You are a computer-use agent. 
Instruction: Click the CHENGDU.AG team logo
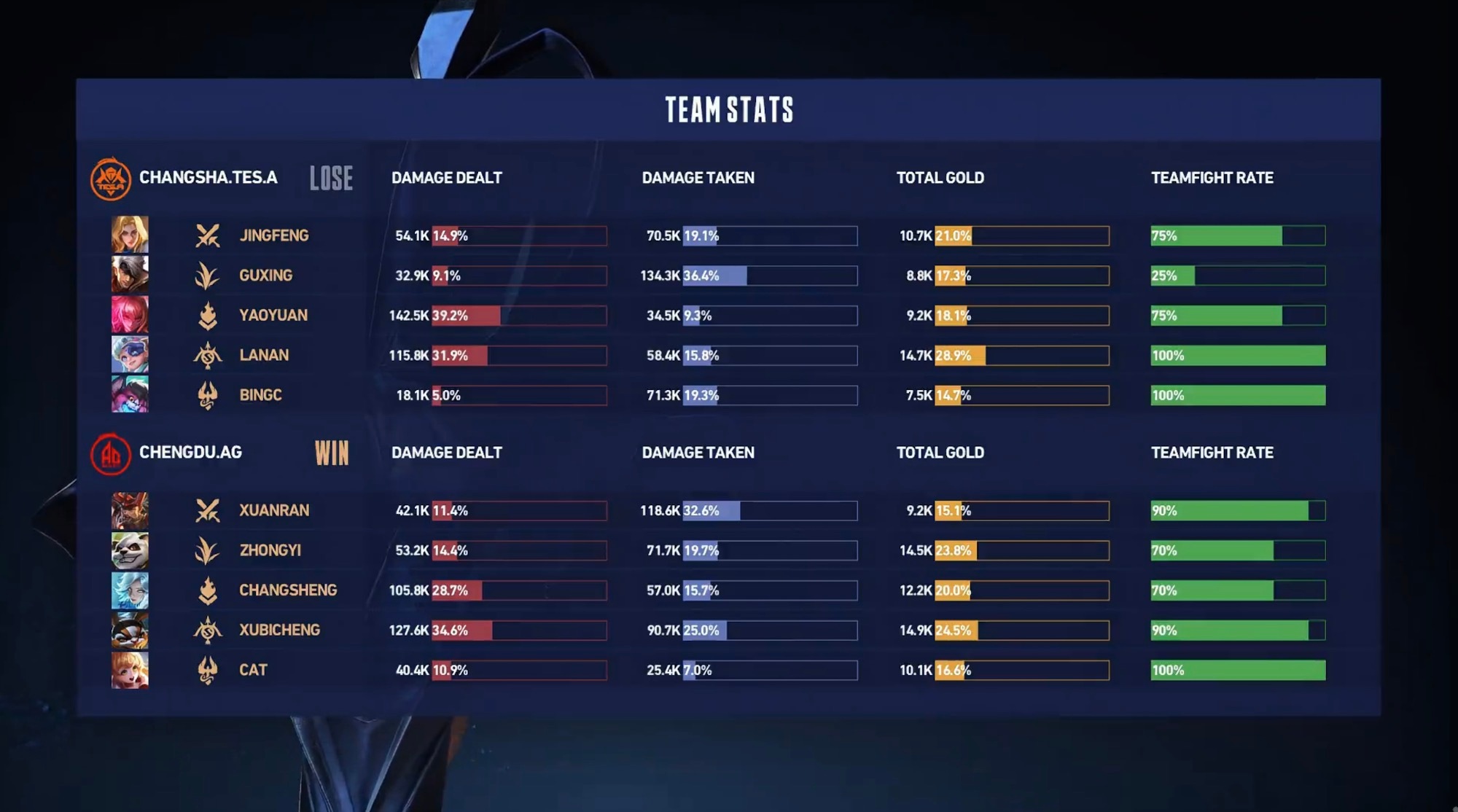coord(110,453)
